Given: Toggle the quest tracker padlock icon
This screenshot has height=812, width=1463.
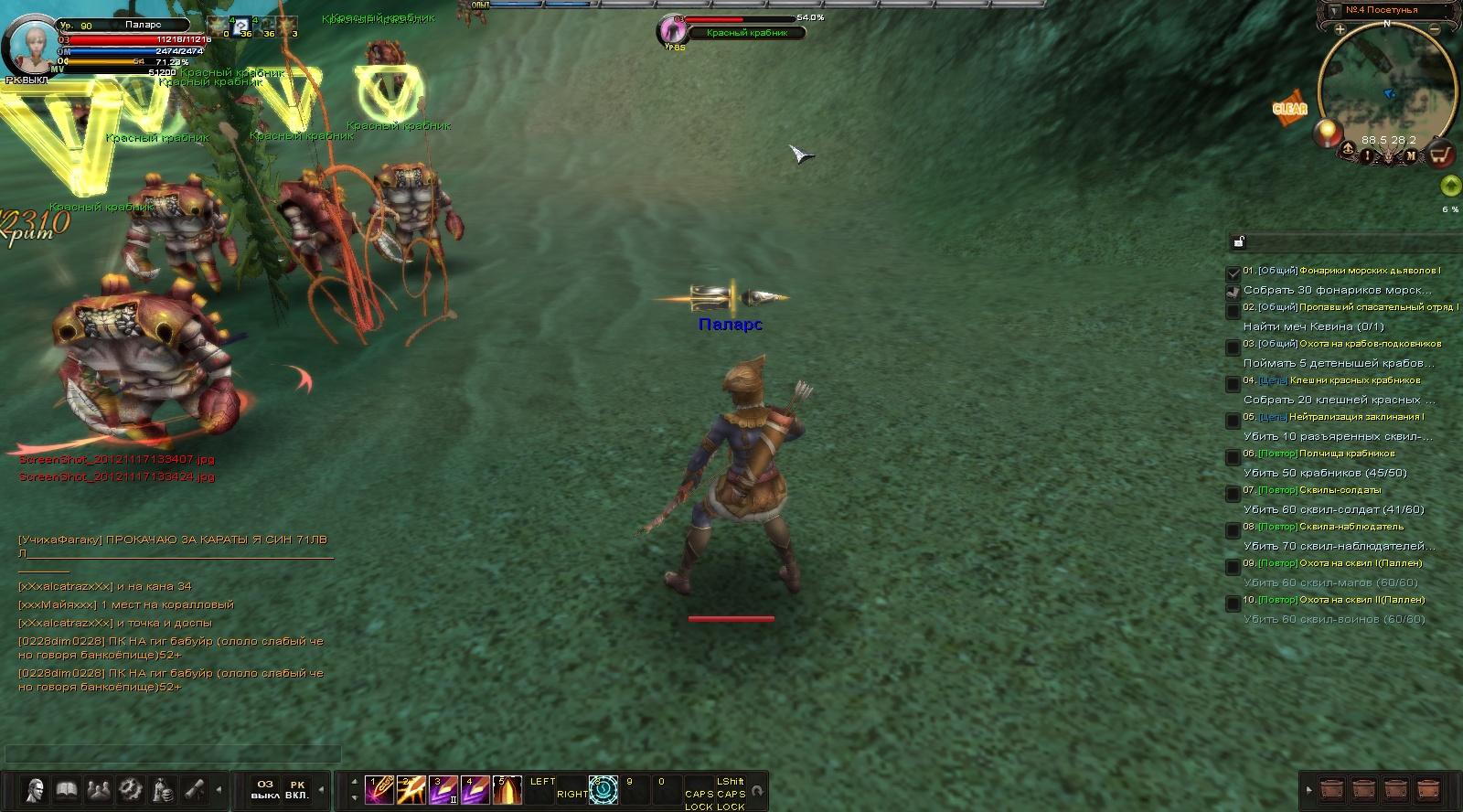Looking at the screenshot, I should 1239,241.
